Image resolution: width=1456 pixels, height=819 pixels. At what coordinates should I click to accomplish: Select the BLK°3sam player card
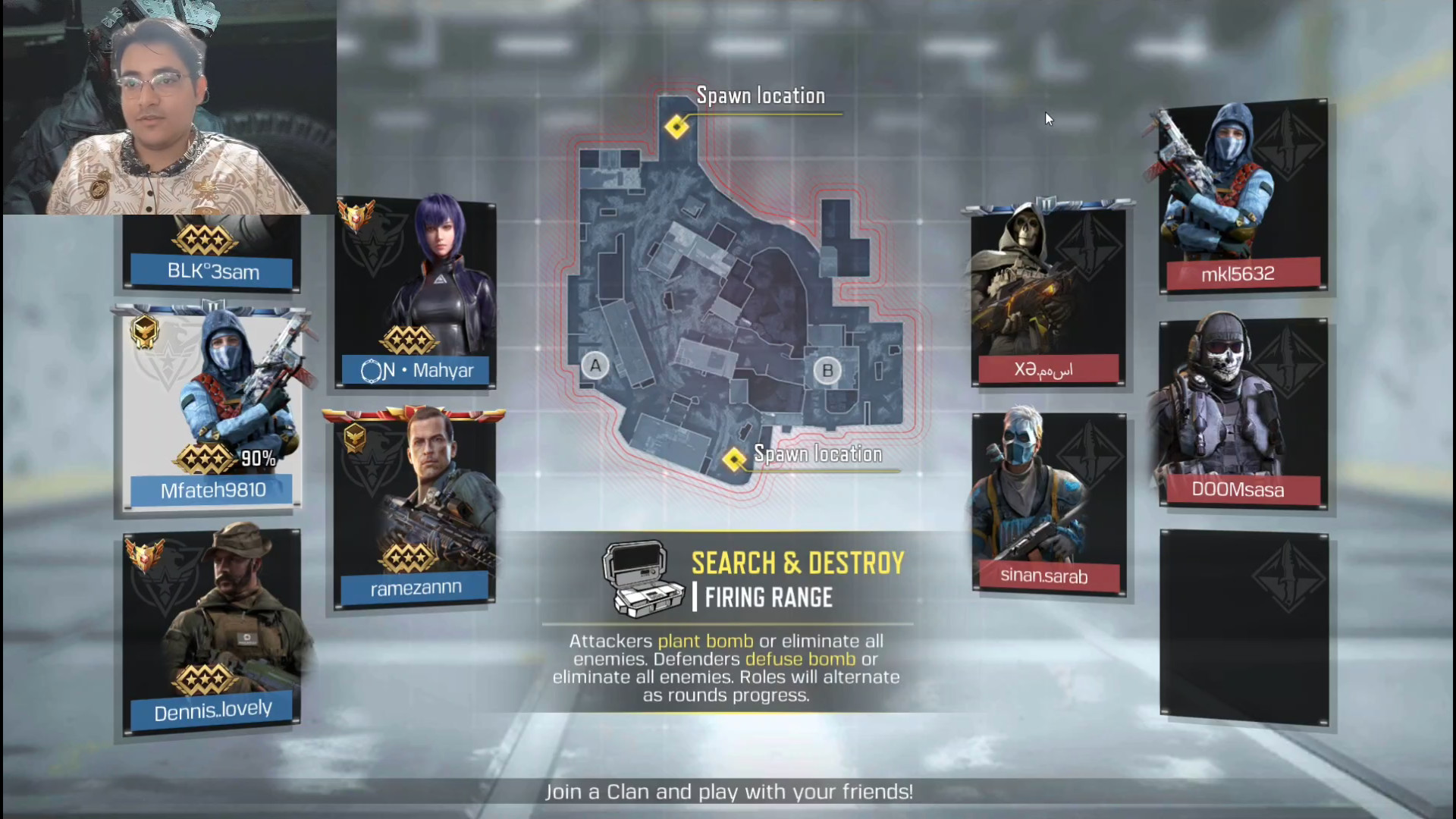[x=212, y=254]
